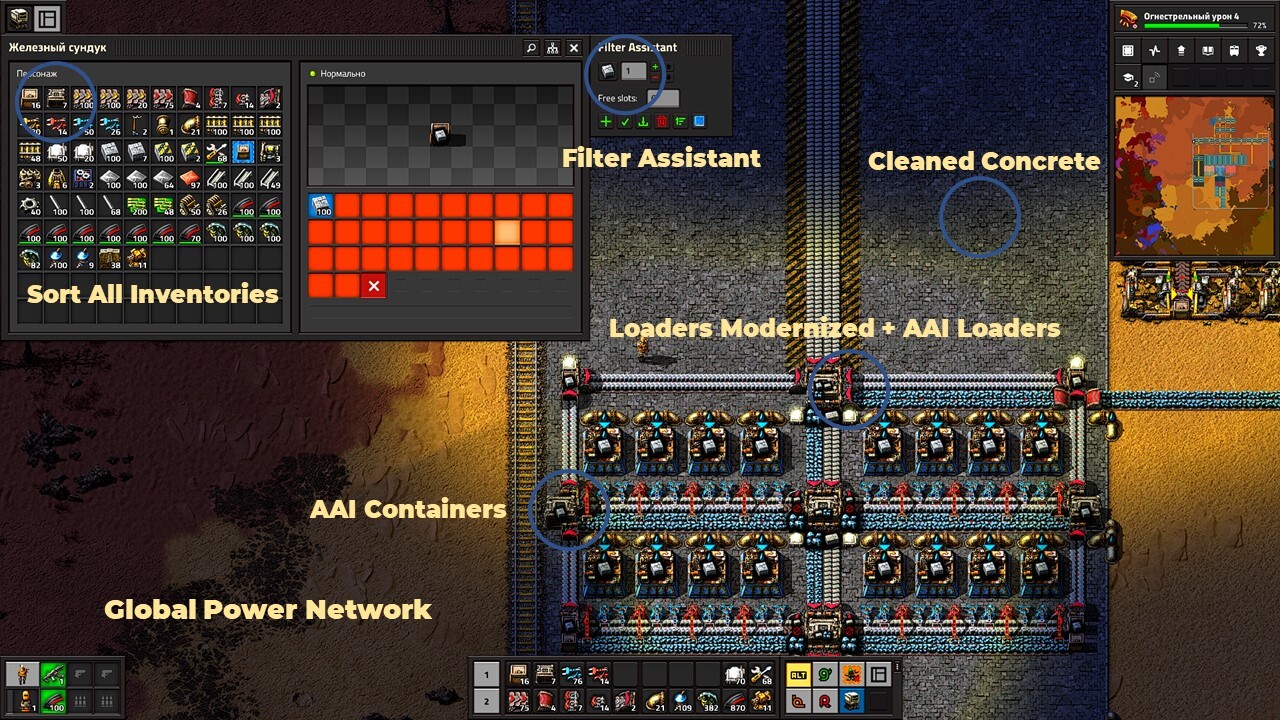
Task: Click the green plus button in Filter Assistant
Action: (x=606, y=122)
